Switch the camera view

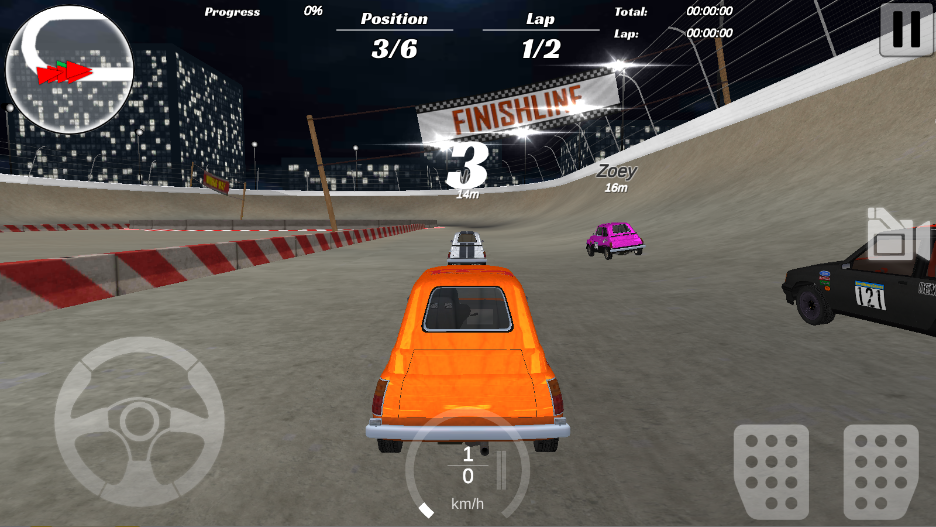pos(890,237)
